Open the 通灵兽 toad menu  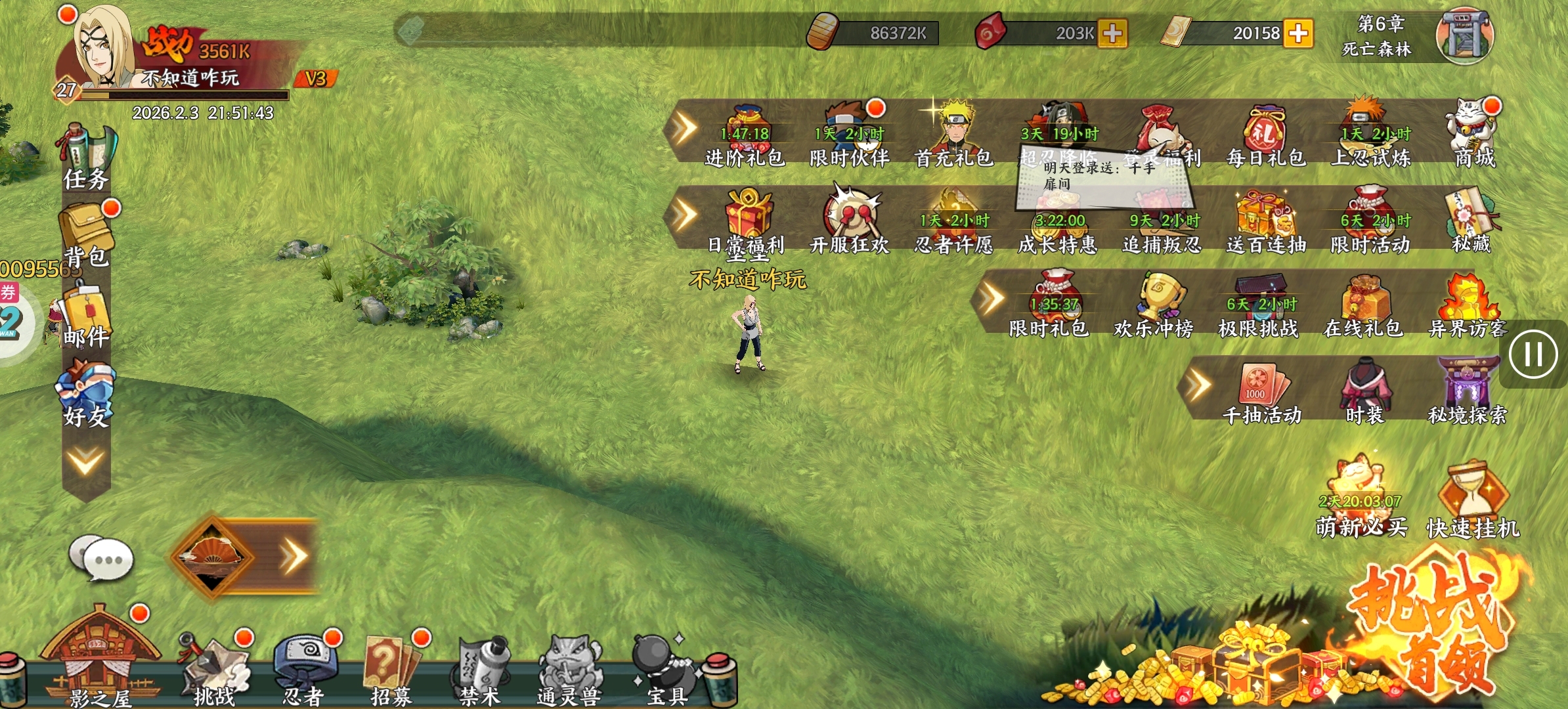(x=569, y=670)
